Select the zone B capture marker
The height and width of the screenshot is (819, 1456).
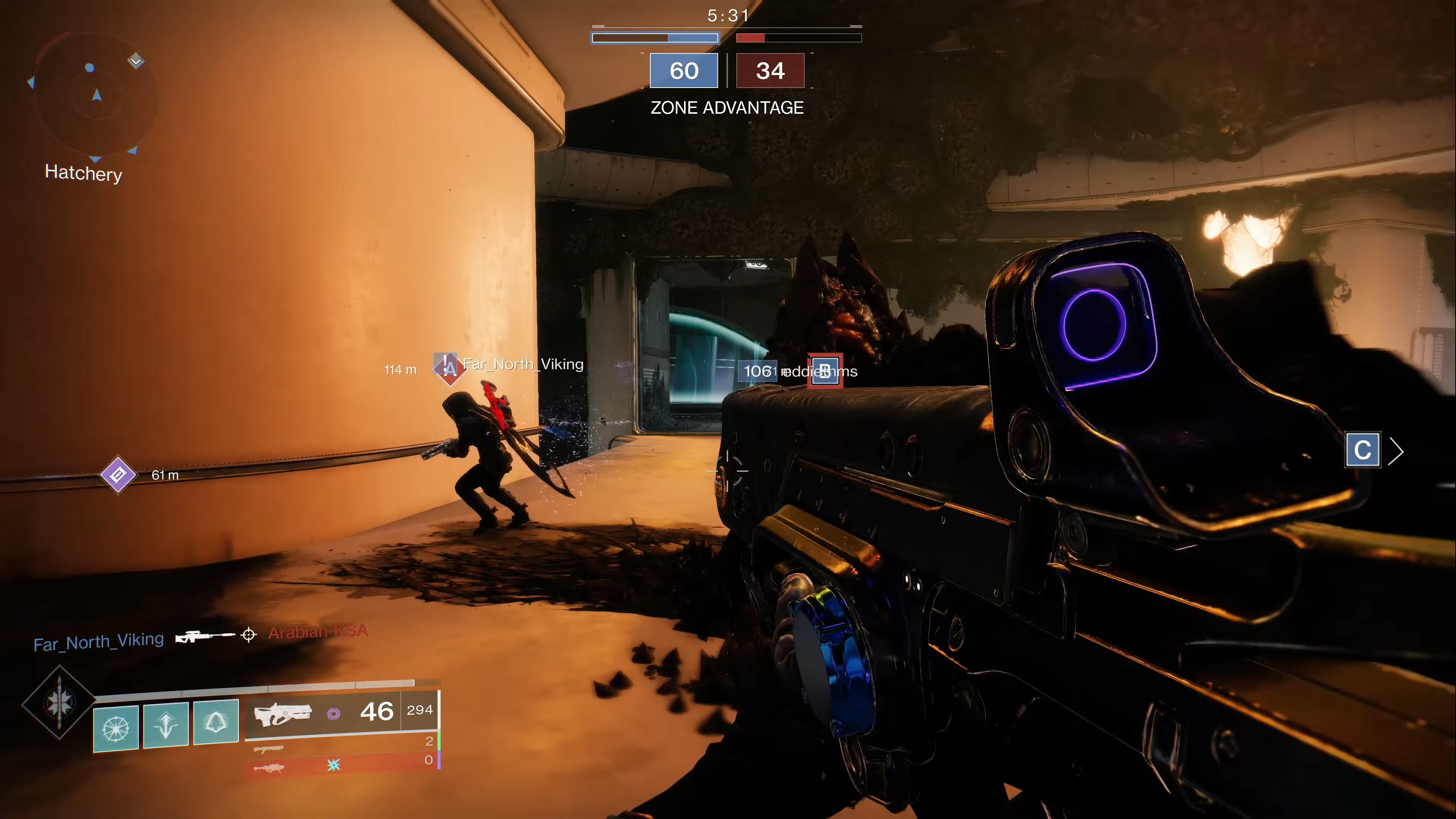(x=825, y=371)
